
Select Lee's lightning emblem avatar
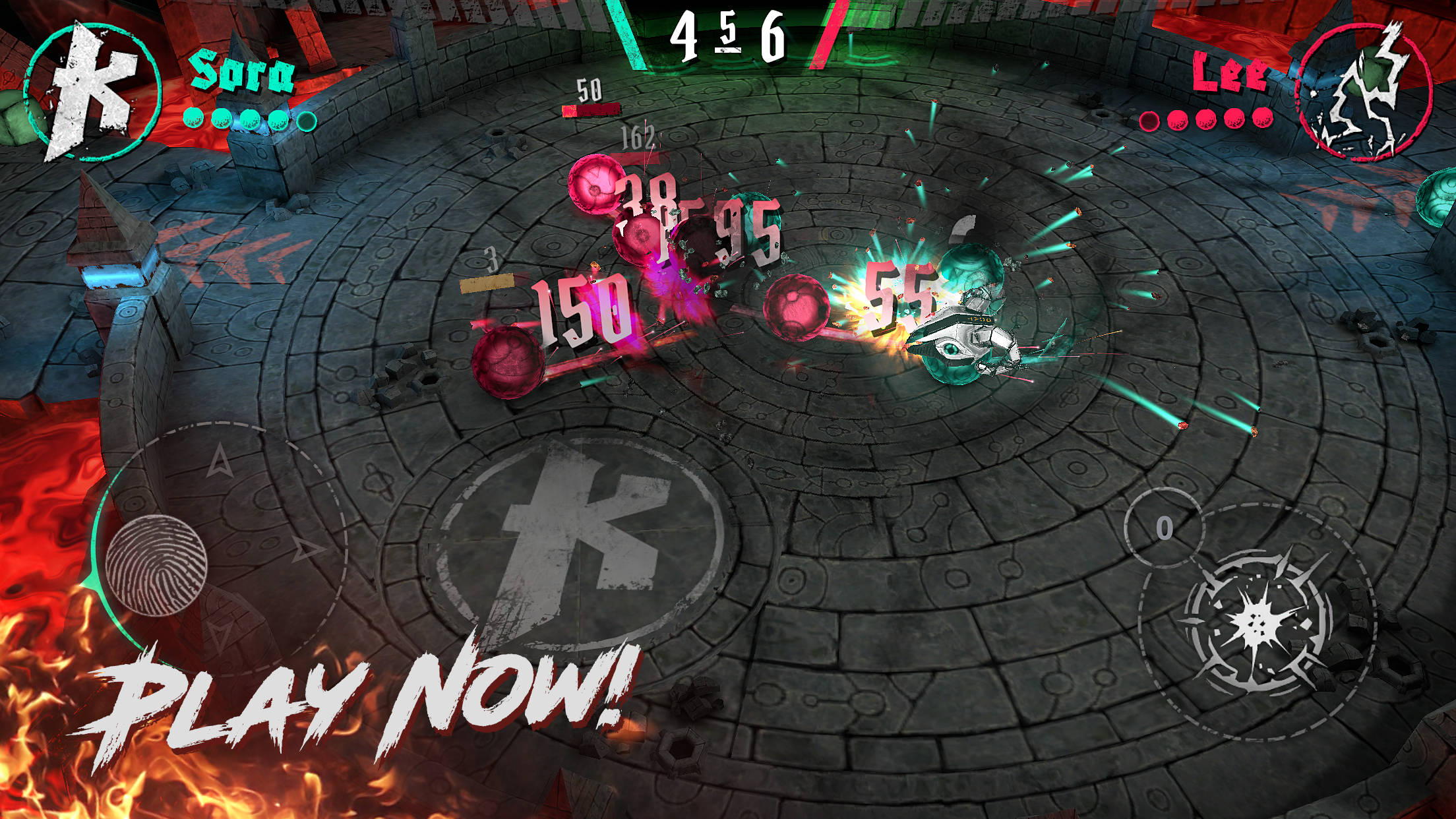tap(1364, 92)
